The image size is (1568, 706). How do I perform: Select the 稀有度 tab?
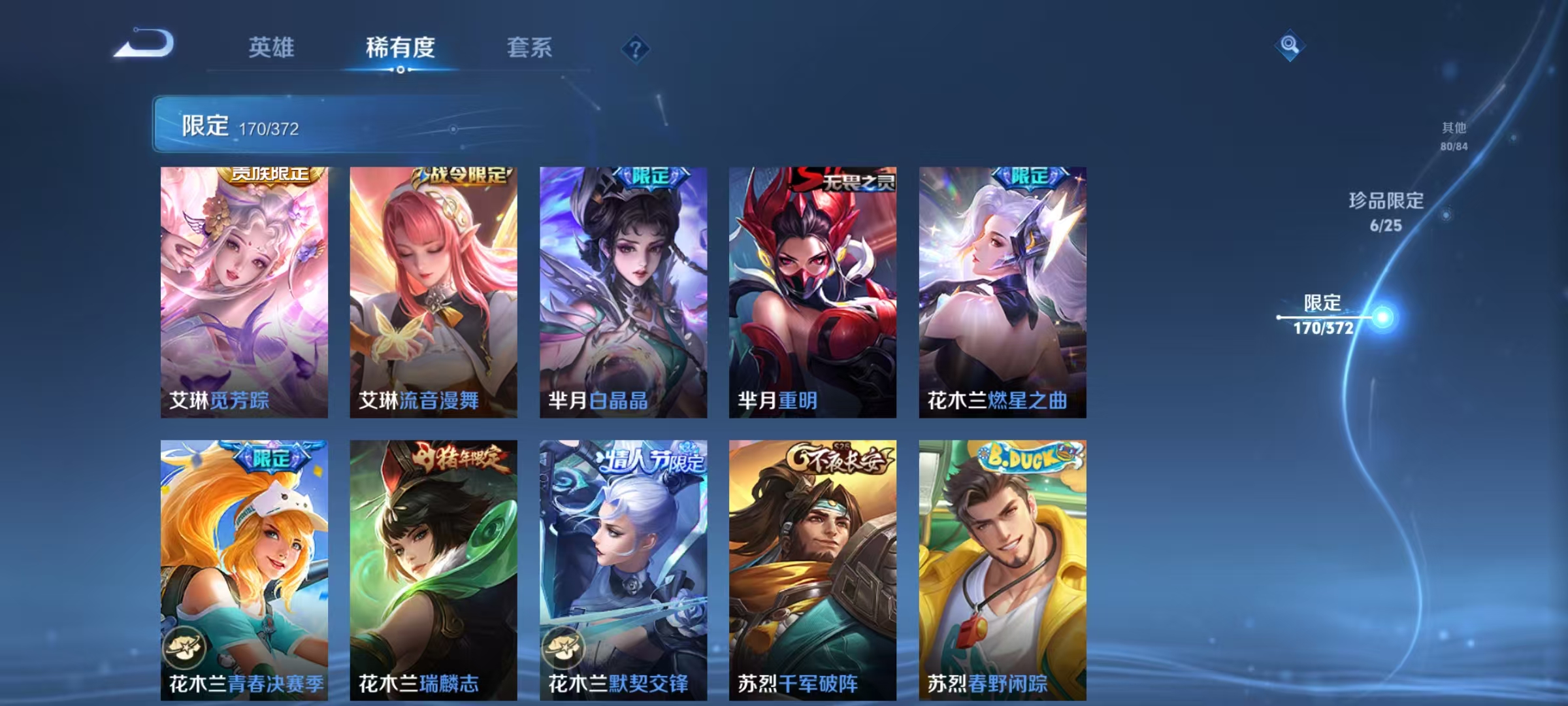tap(400, 48)
